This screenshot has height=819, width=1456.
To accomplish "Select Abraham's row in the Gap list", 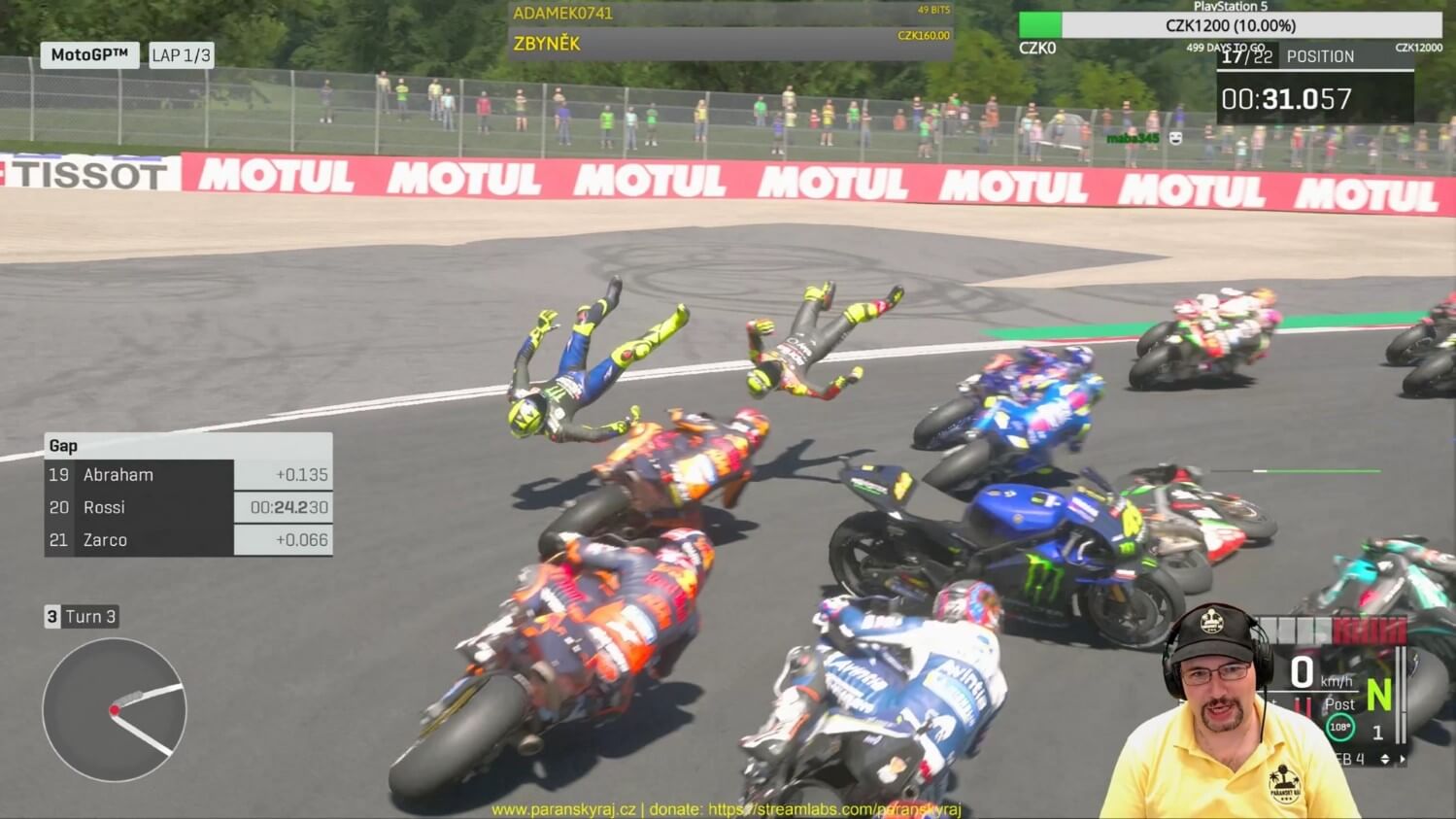I will point(187,475).
